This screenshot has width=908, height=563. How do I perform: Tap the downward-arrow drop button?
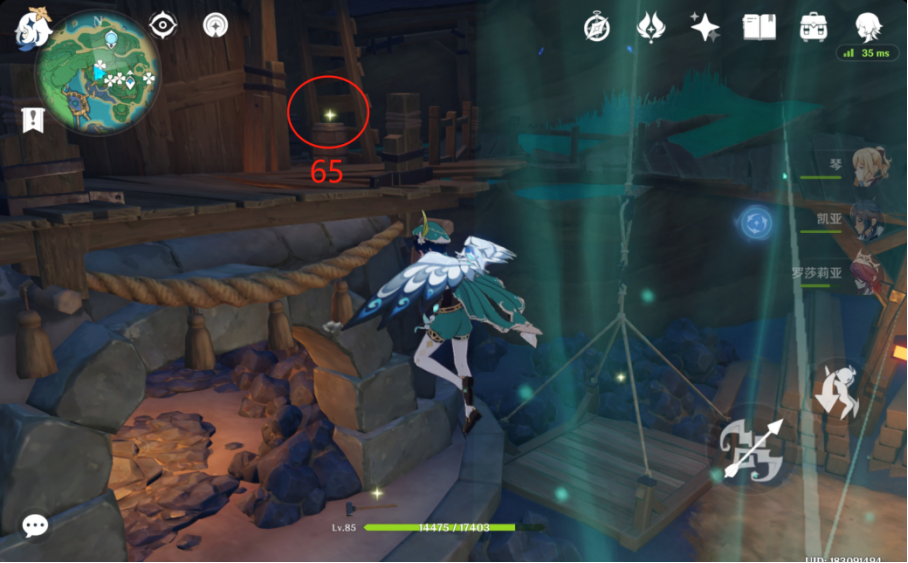(x=836, y=391)
